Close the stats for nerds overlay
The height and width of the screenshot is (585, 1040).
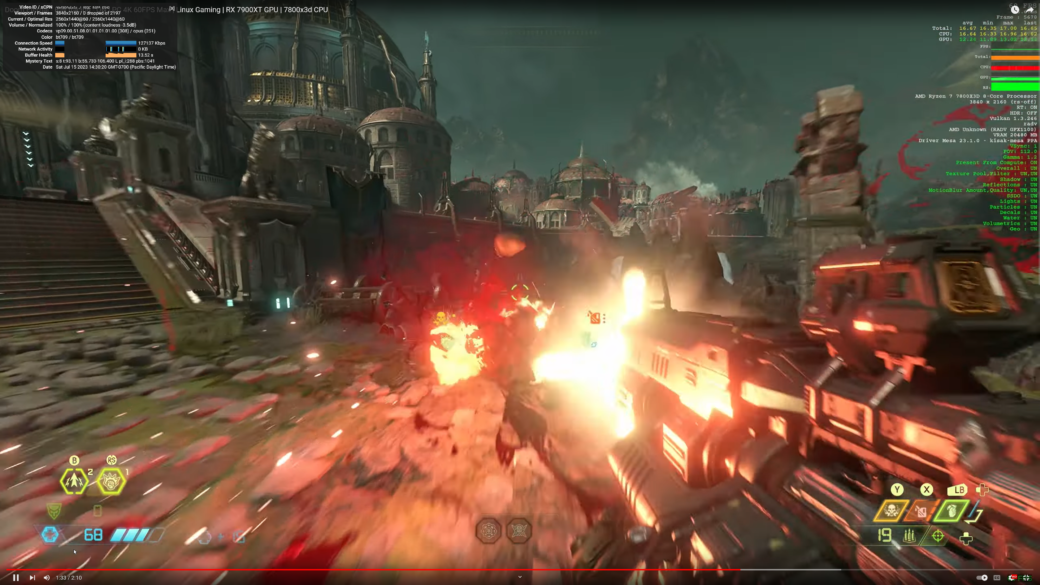[172, 8]
